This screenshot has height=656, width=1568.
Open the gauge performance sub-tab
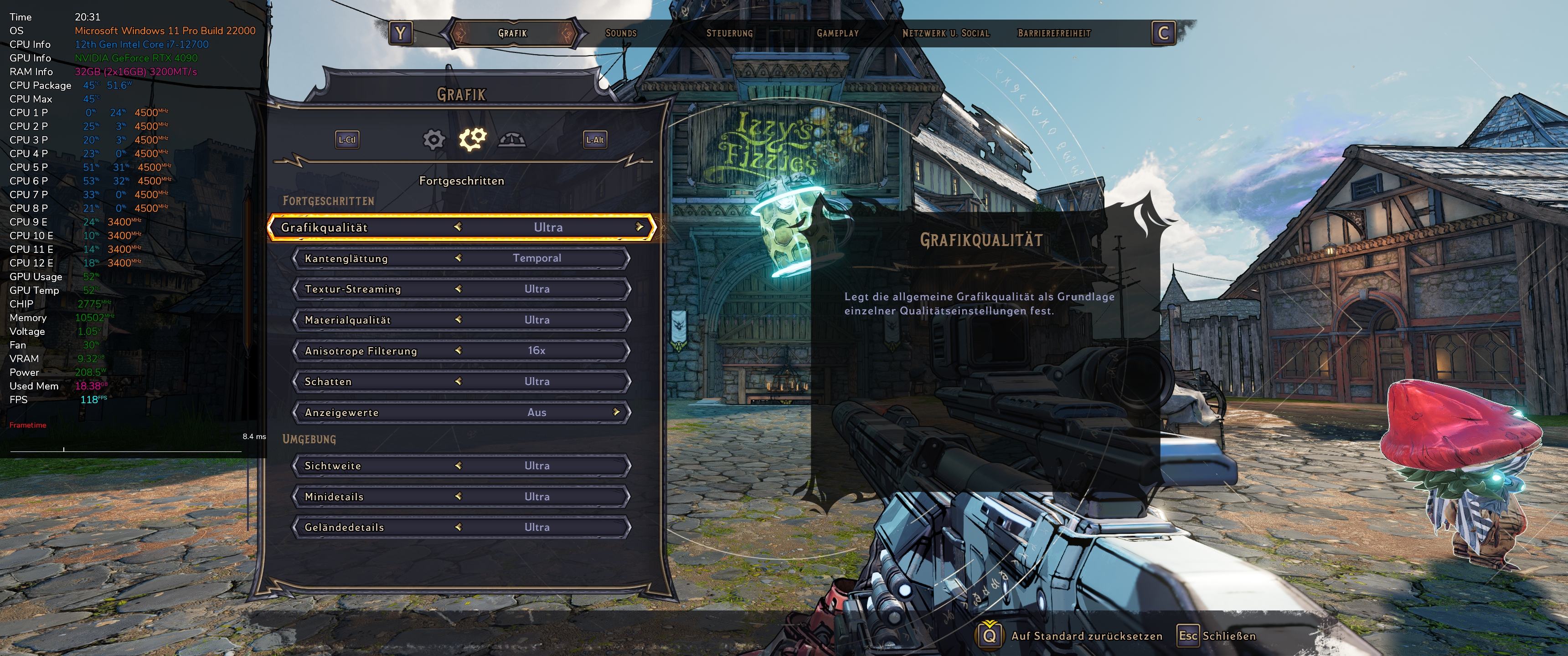[511, 140]
